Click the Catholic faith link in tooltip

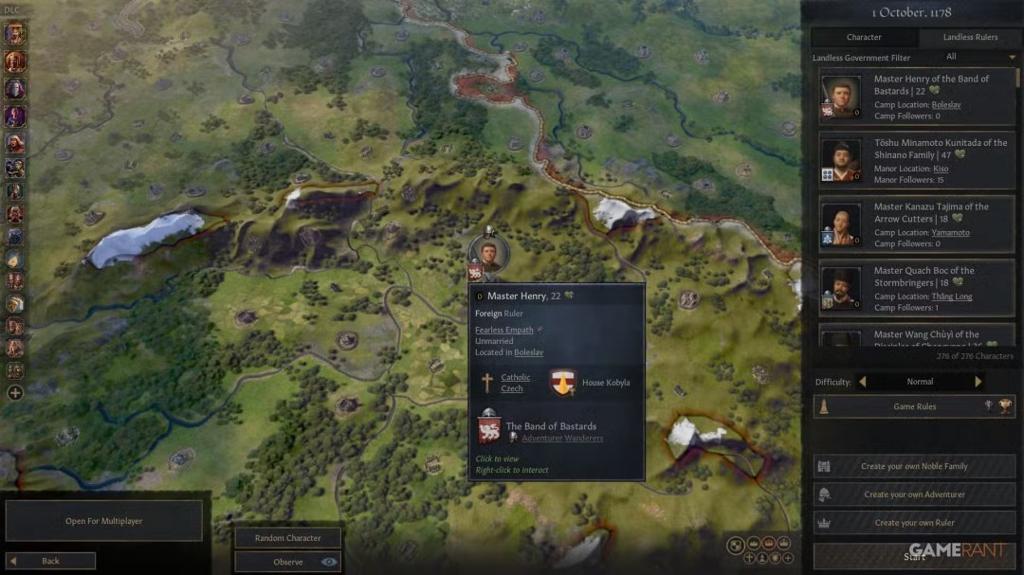pos(516,378)
